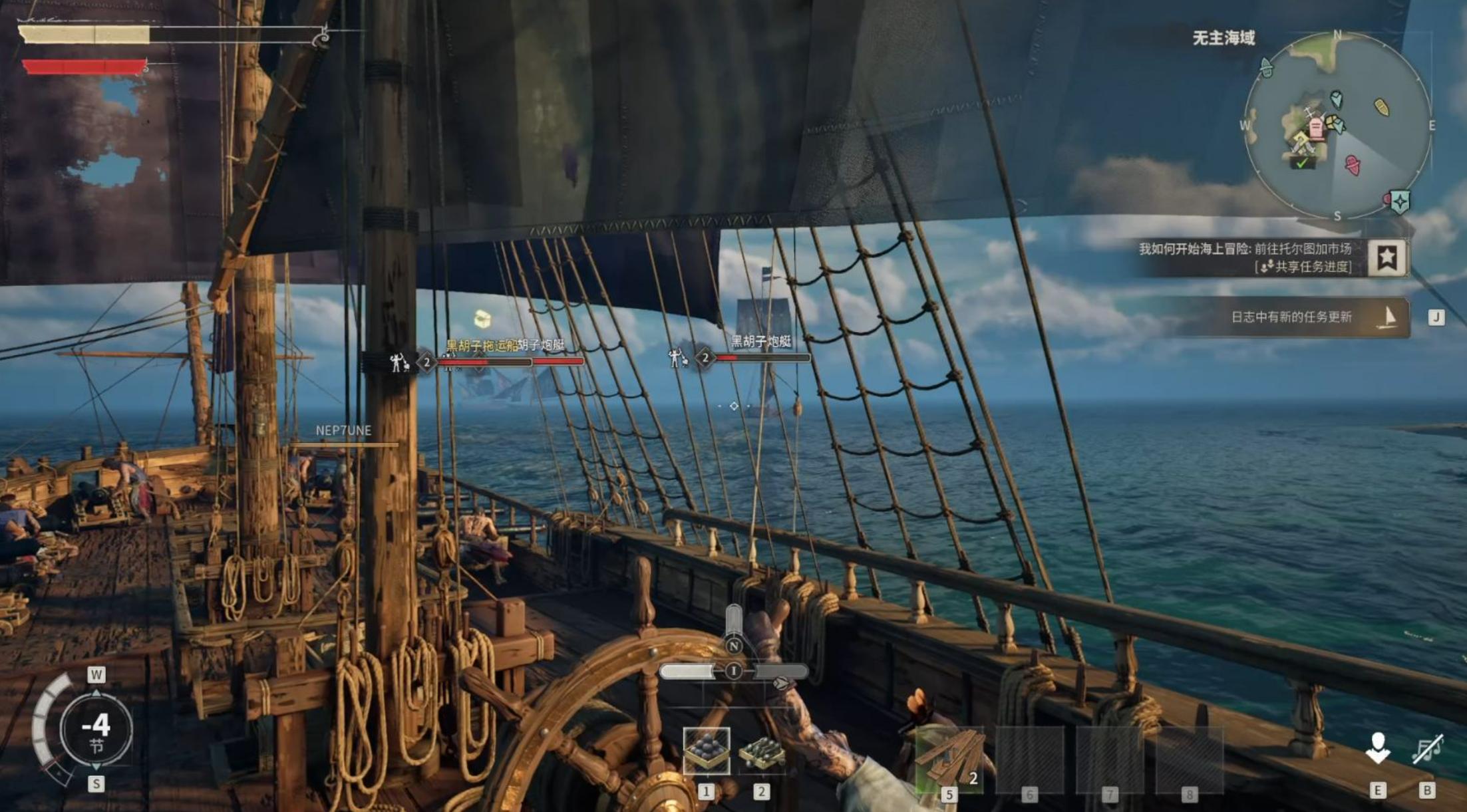This screenshot has width=1467, height=812.
Task: Select the round cannonball ammo slot
Action: [x=706, y=751]
